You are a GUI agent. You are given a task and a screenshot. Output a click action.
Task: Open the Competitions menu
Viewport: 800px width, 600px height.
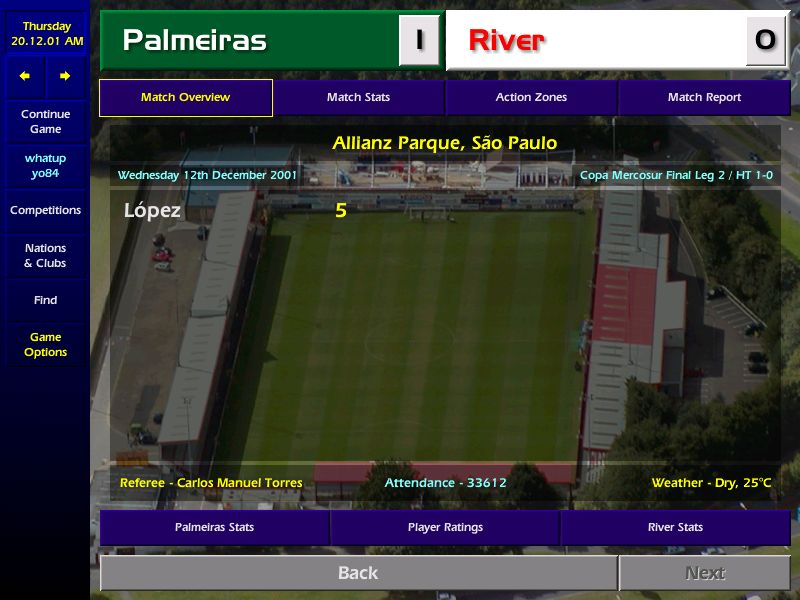point(45,211)
